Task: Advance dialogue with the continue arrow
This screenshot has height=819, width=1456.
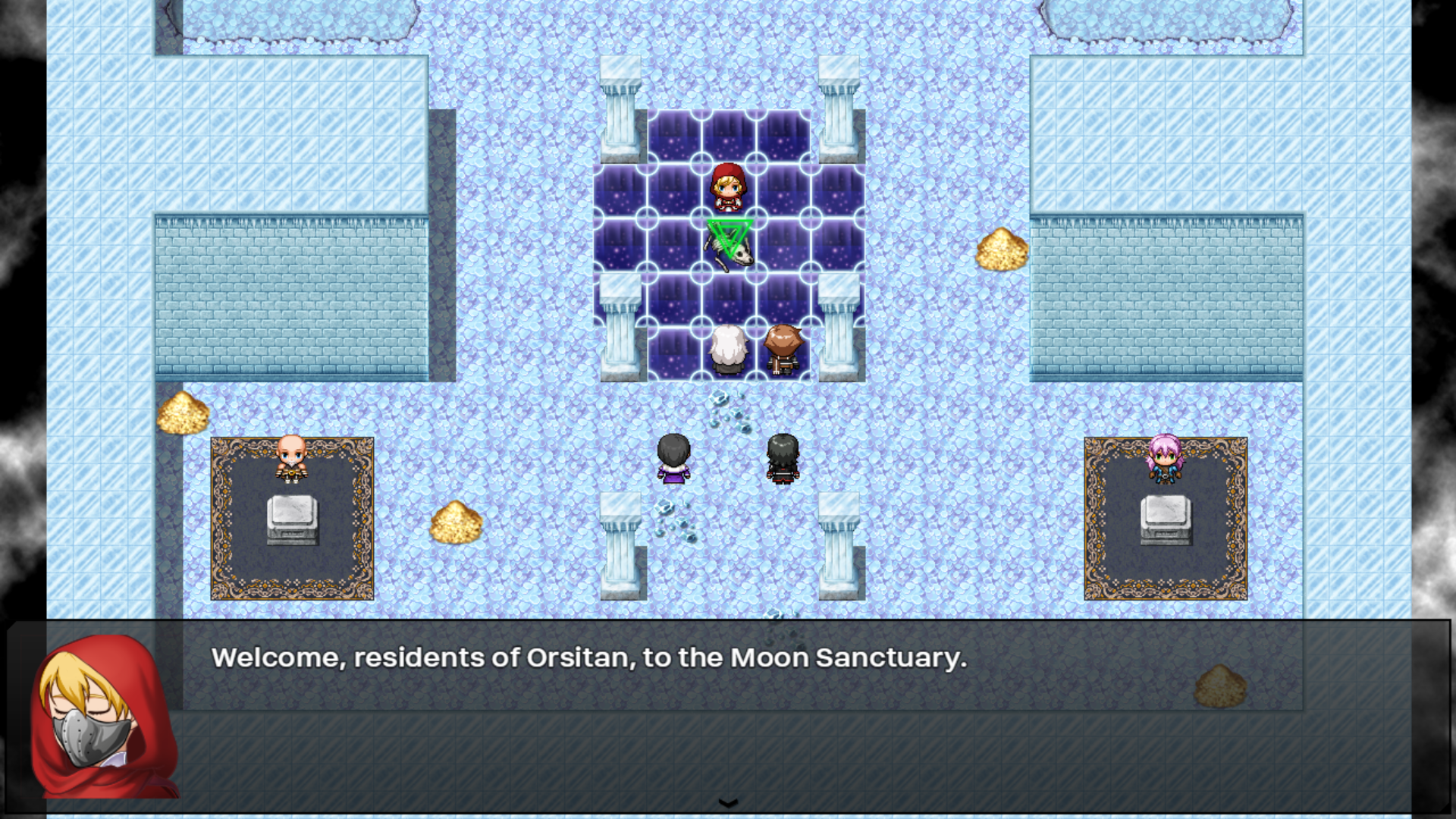Action: click(x=728, y=803)
